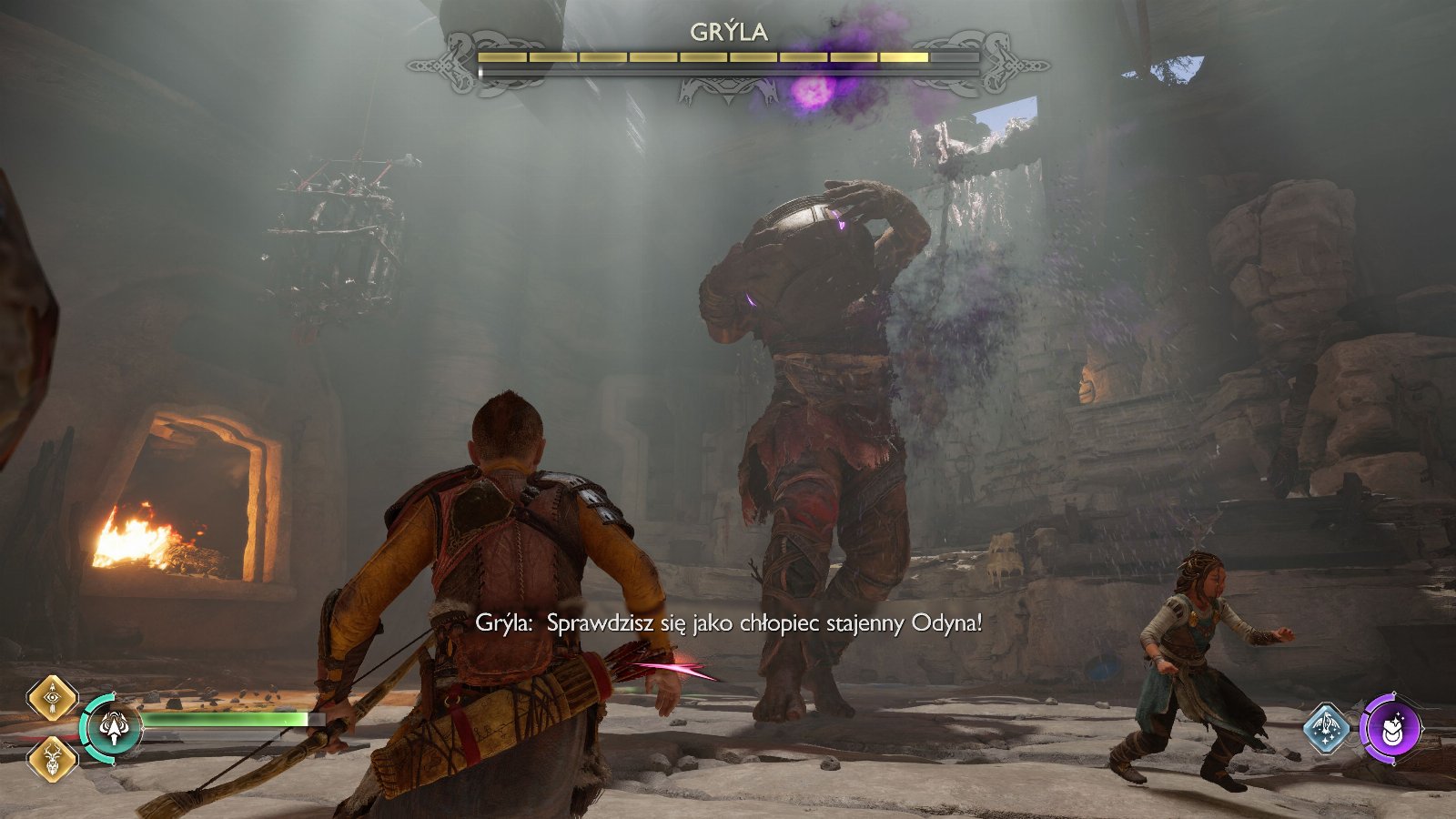Select the gold eye-and-arrow ability icon
This screenshot has width=1456, height=819.
pos(51,698)
